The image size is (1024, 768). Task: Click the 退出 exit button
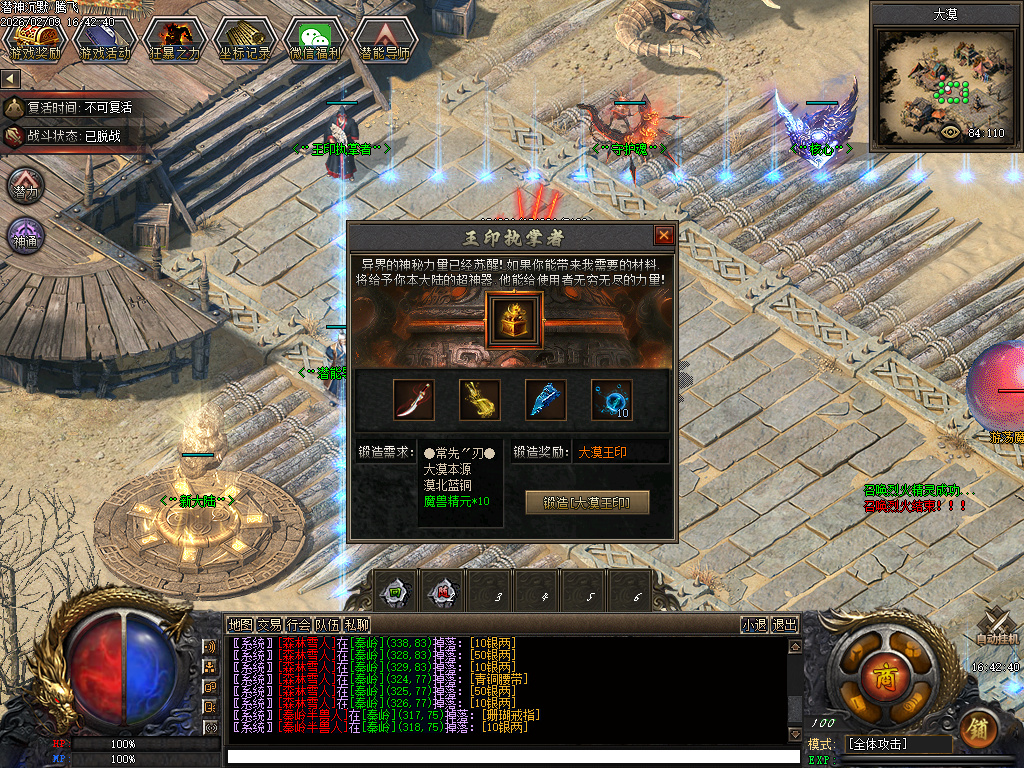point(785,625)
